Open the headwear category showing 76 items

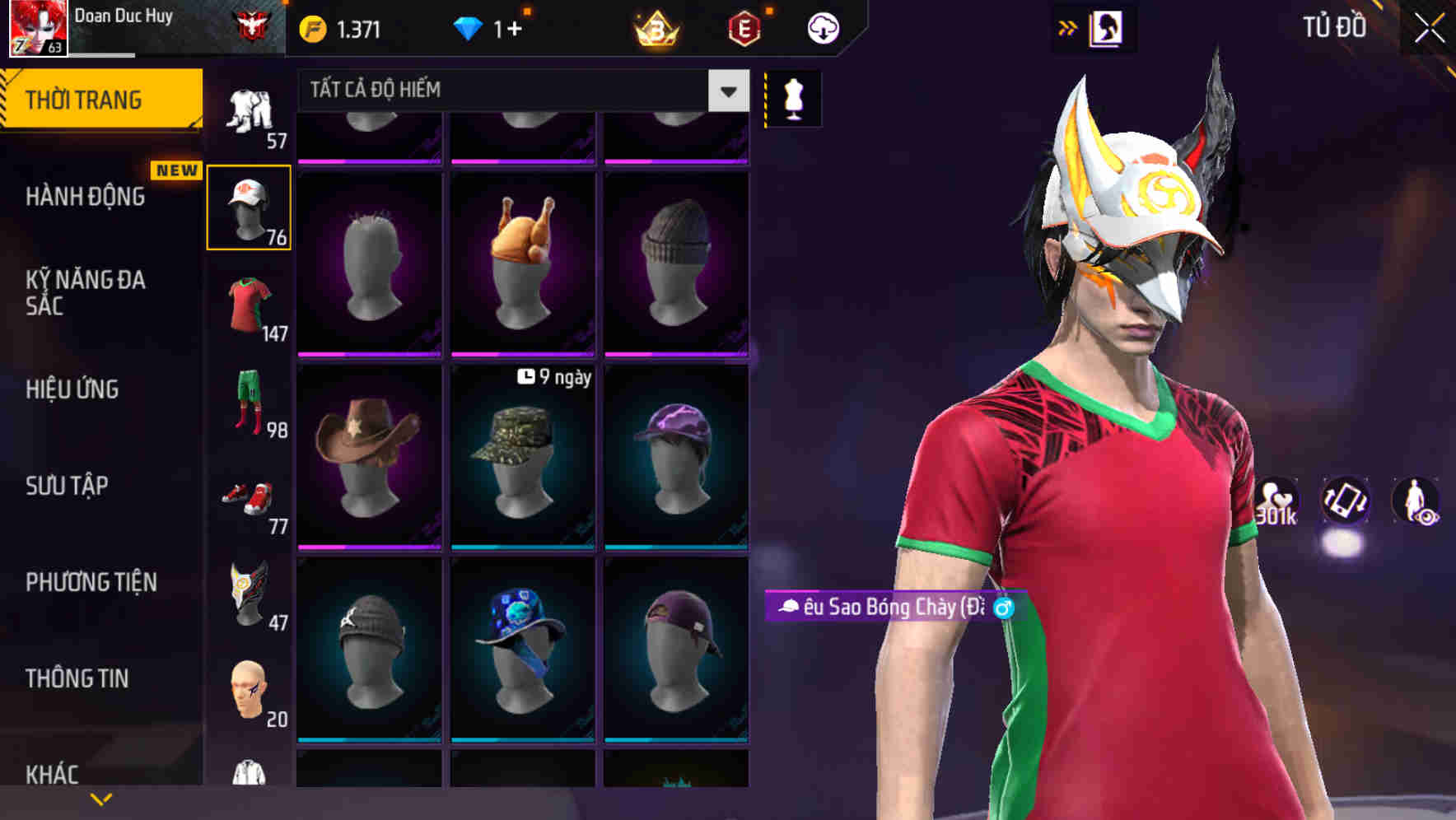coord(250,204)
